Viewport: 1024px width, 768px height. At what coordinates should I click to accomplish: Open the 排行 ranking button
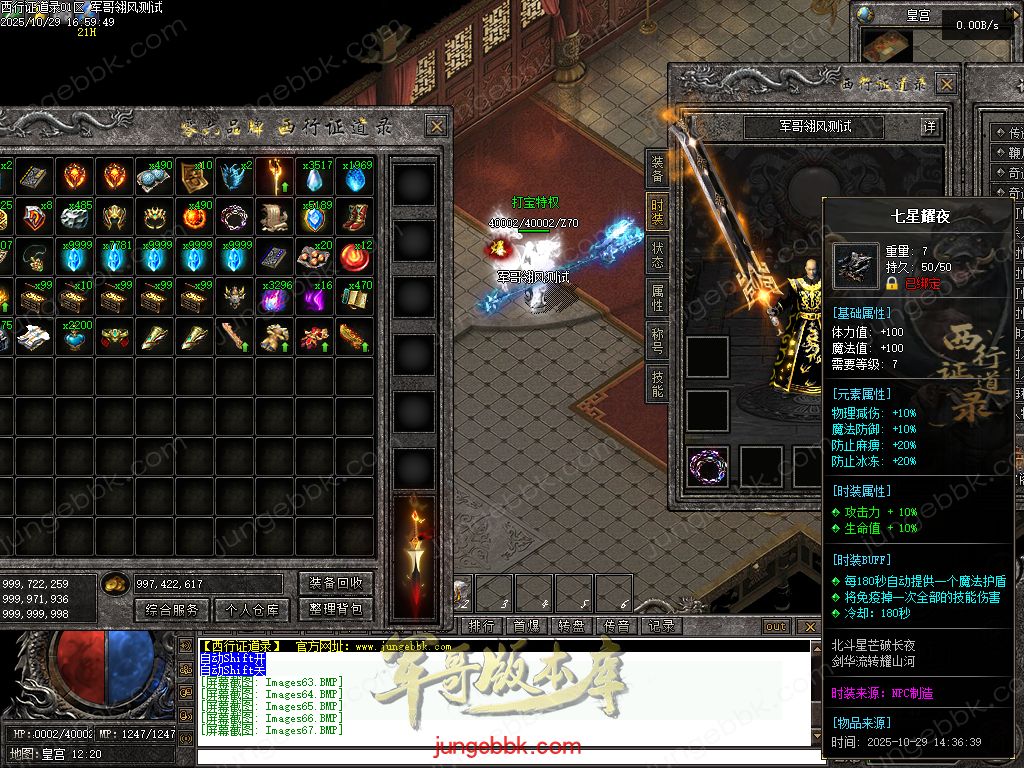tap(482, 626)
